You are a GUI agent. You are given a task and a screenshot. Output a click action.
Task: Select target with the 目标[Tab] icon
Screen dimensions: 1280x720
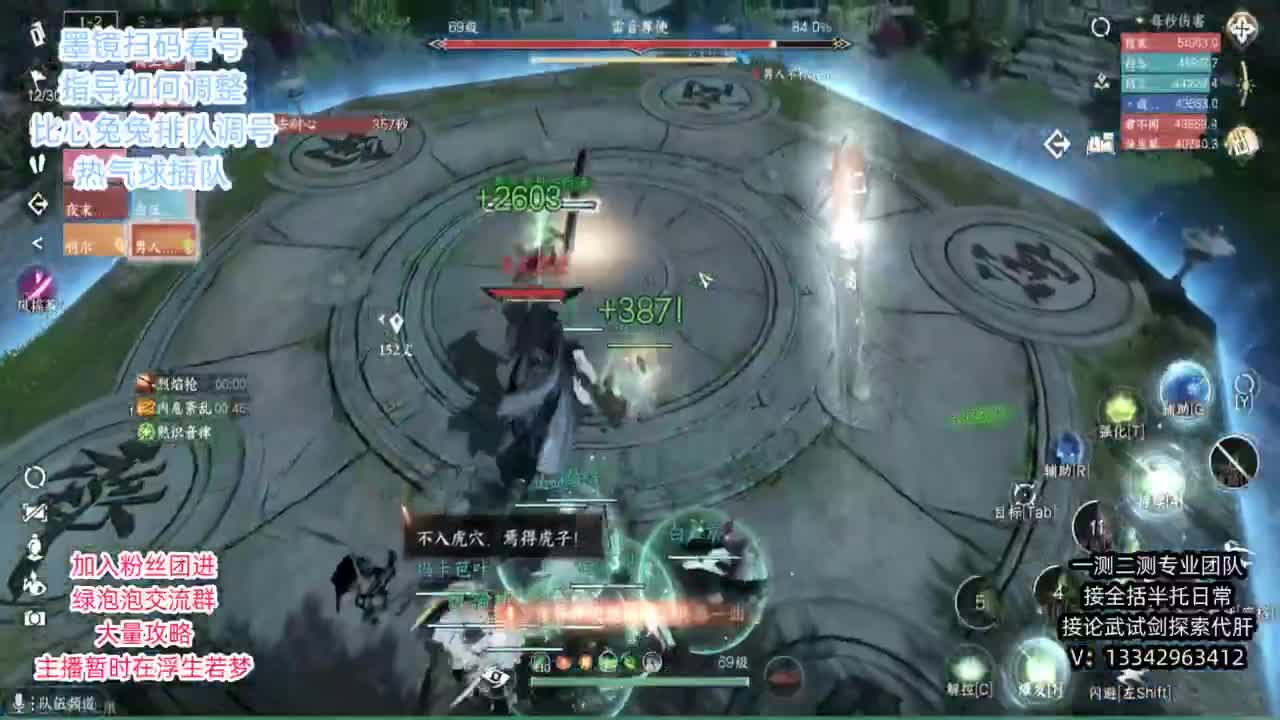point(1022,494)
